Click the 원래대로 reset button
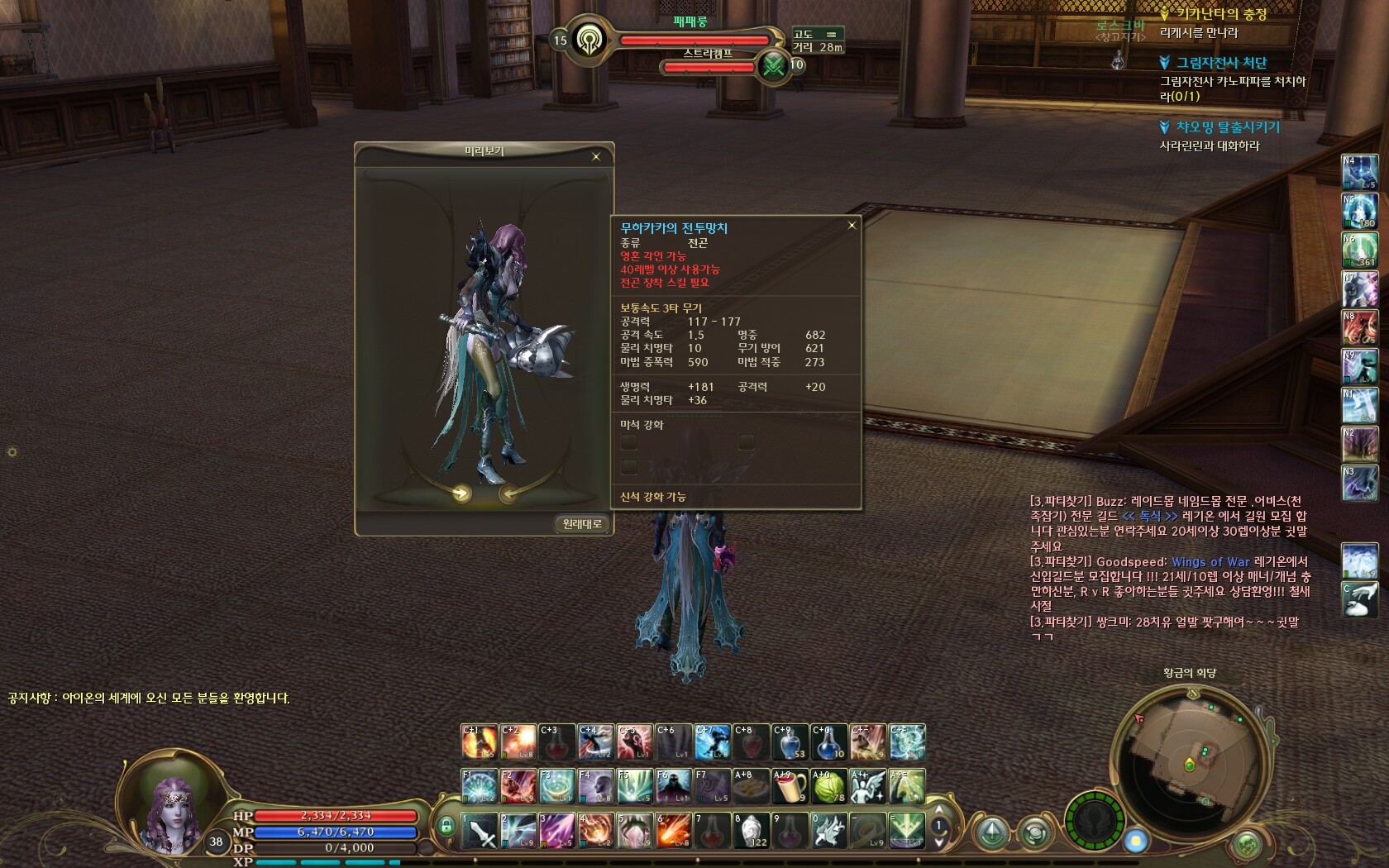The width and height of the screenshot is (1389, 868). (582, 523)
